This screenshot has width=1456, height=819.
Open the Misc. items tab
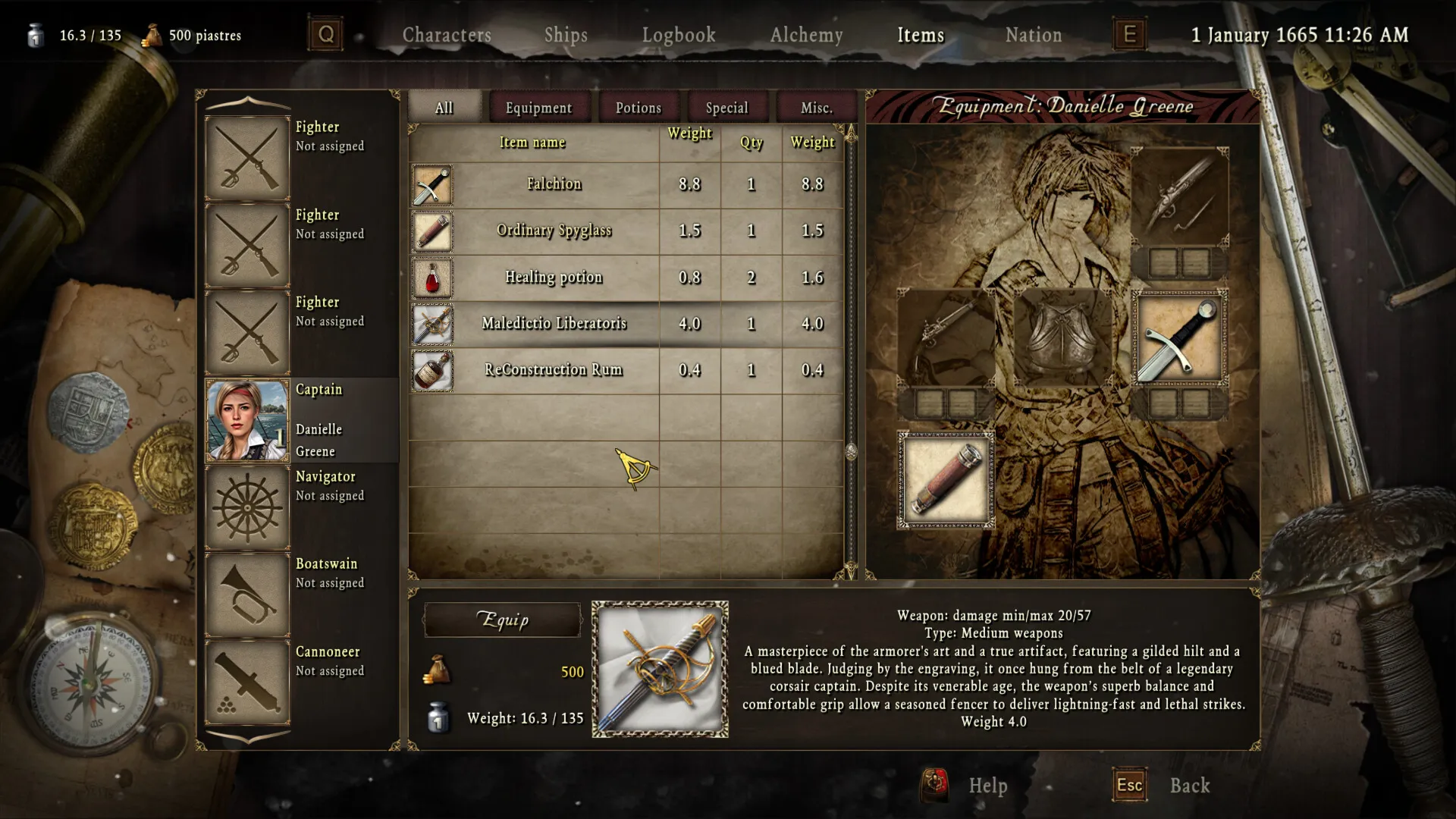click(816, 108)
